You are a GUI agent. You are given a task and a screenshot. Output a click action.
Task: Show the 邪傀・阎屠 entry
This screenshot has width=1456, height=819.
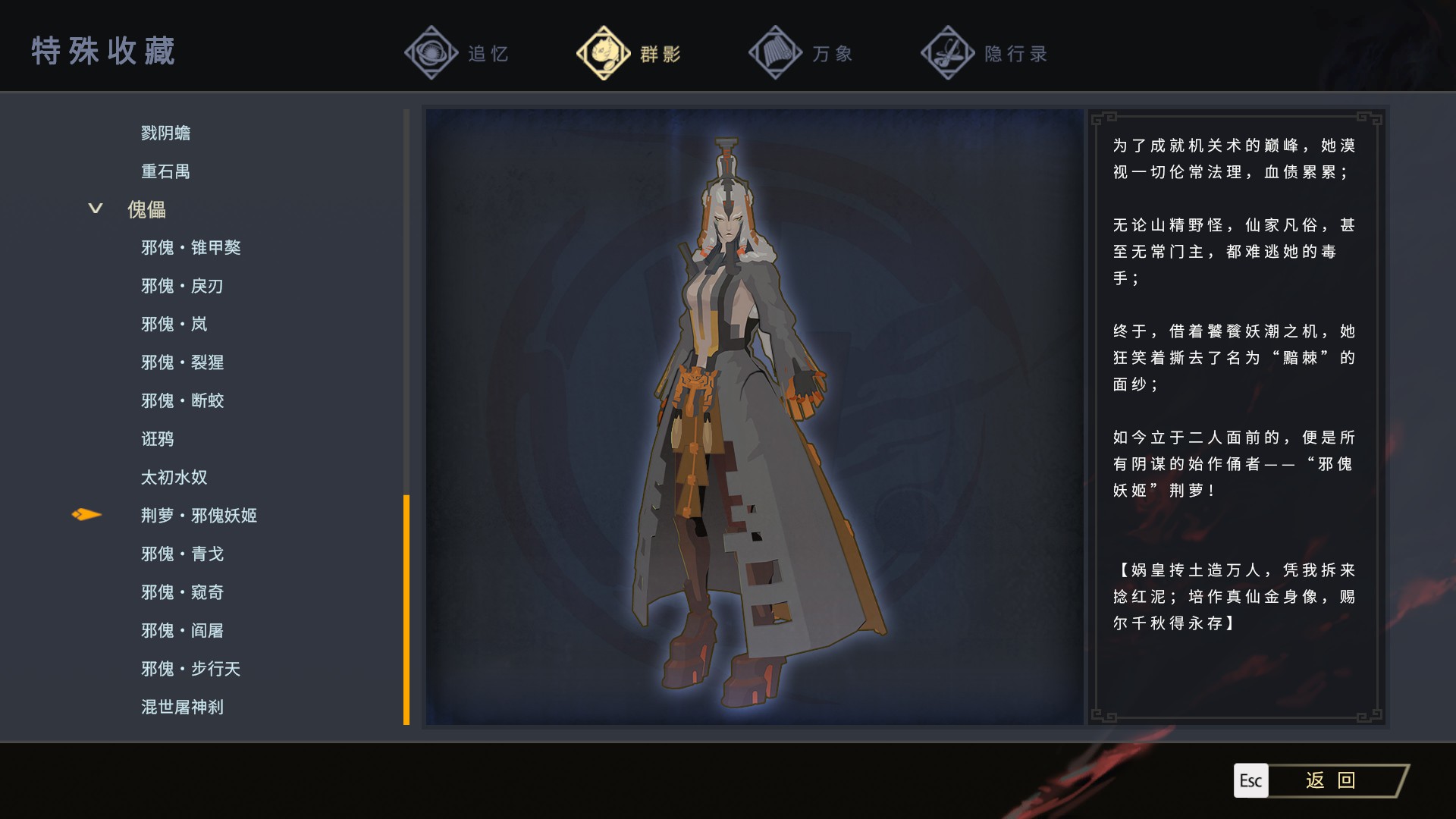tap(182, 630)
